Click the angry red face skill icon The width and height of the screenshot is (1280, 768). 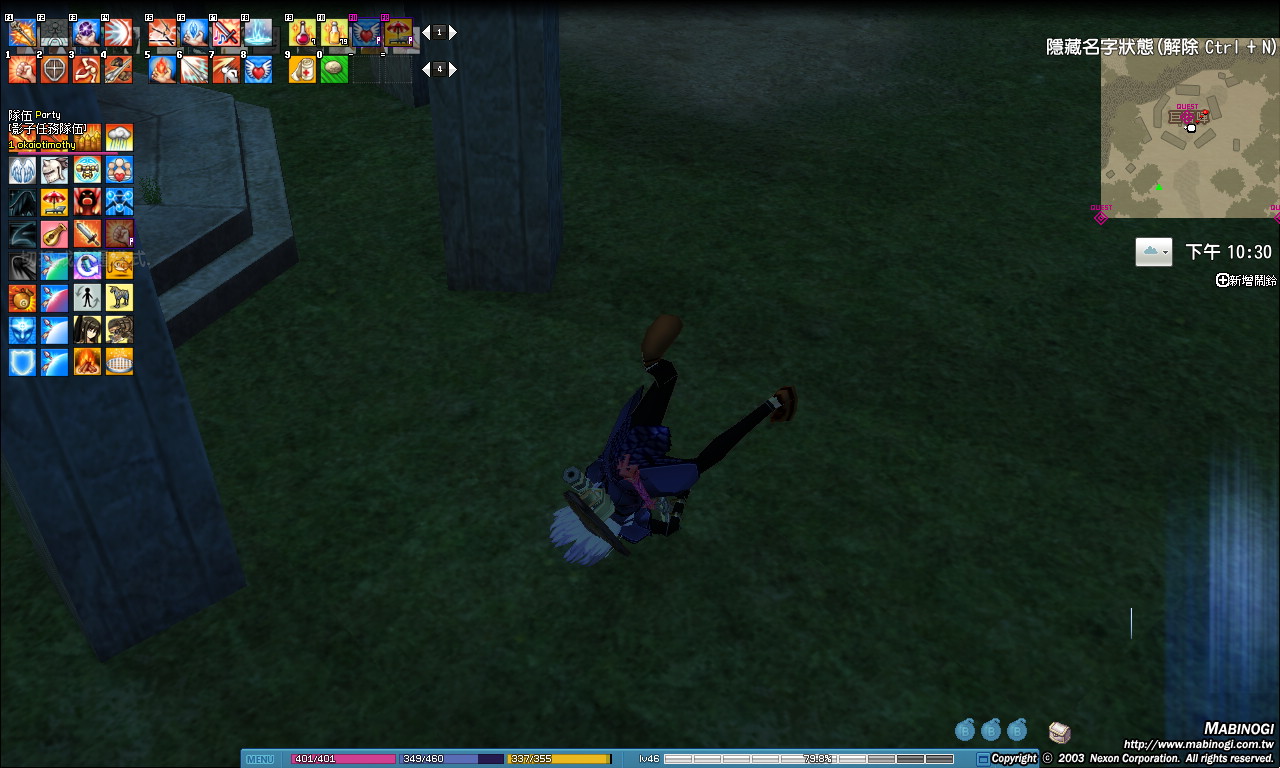(x=87, y=202)
